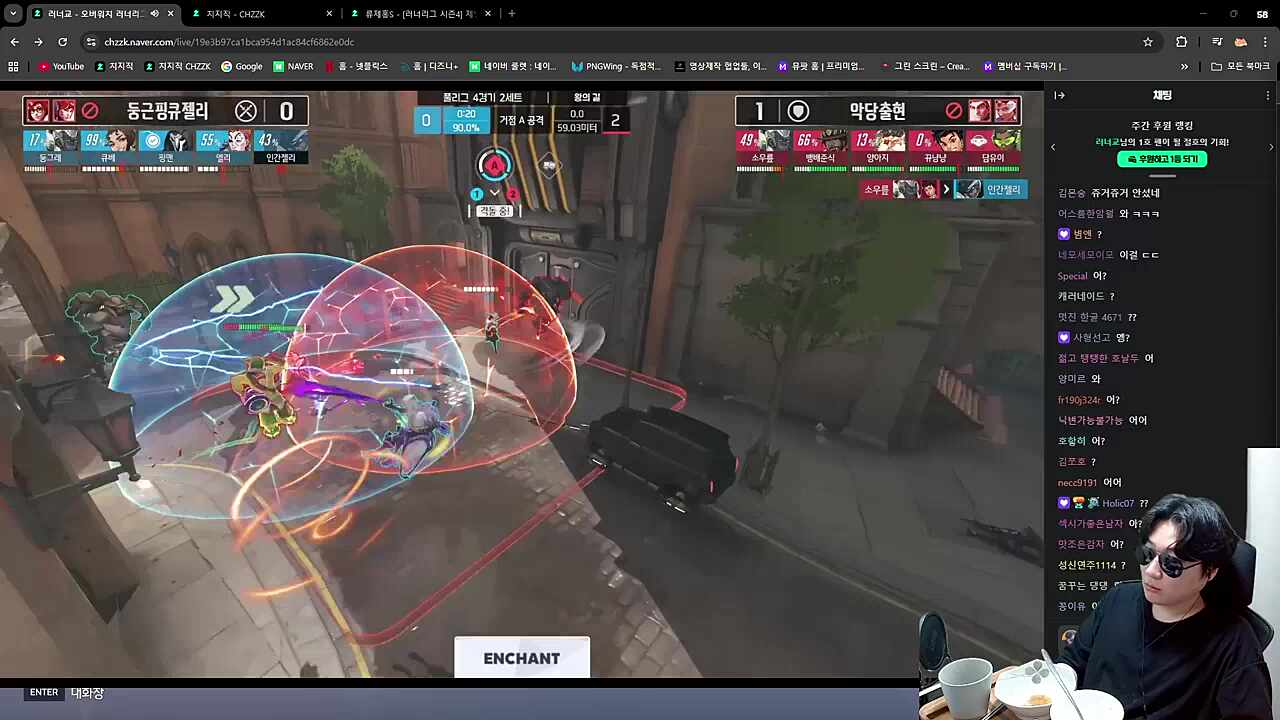Expand overflow bookmarks with the chevron
The width and height of the screenshot is (1280, 720).
coord(1184,66)
